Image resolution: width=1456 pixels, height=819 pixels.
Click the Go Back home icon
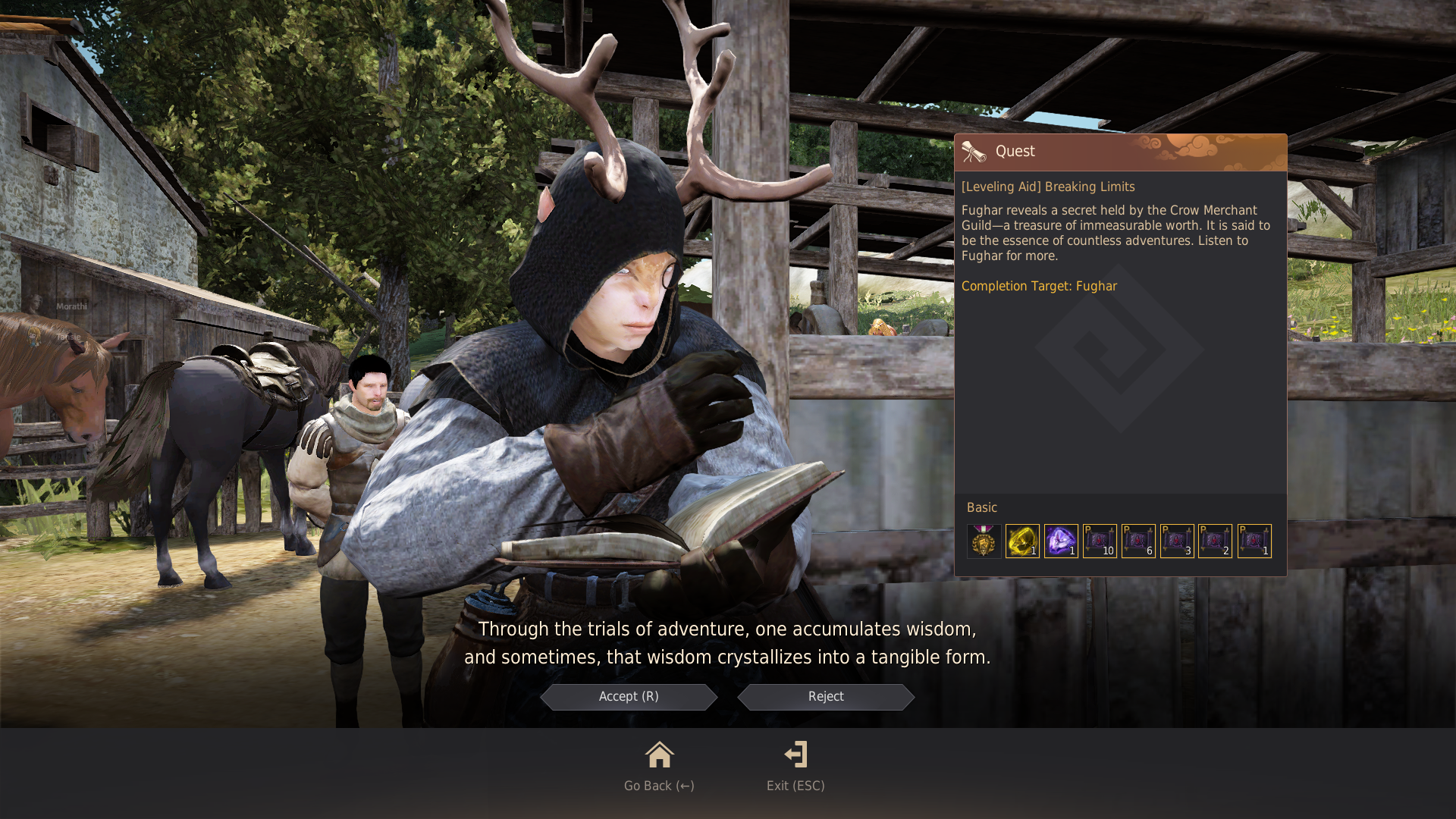click(x=658, y=755)
